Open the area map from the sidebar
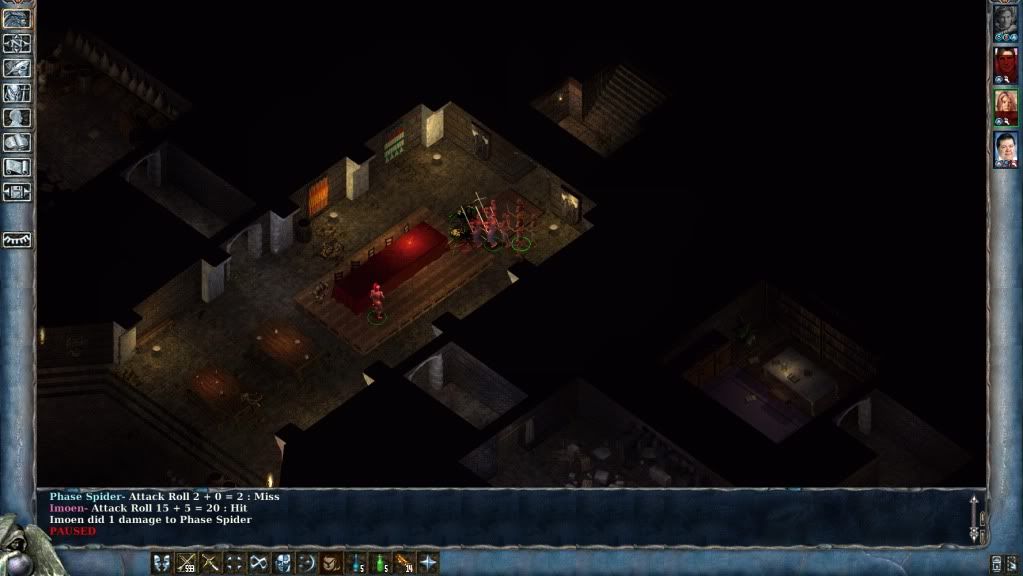The height and width of the screenshot is (576, 1023). coord(18,43)
